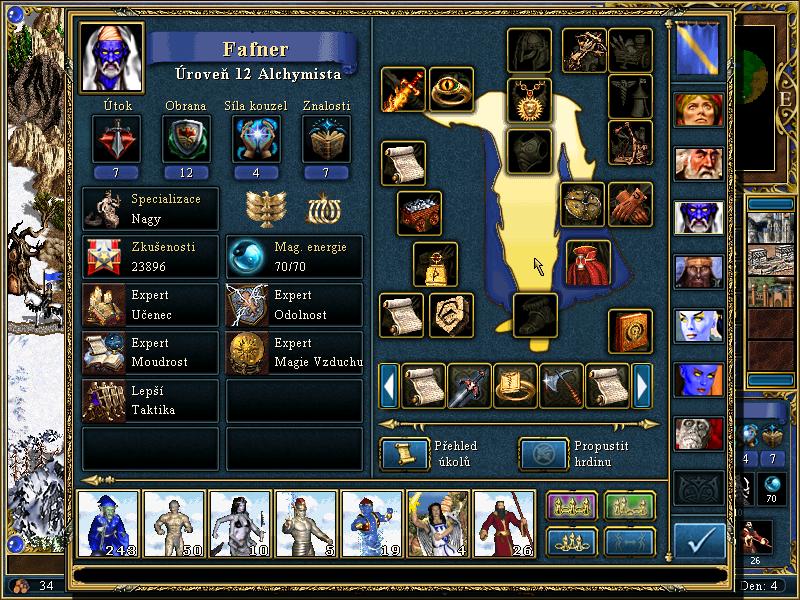The image size is (800, 600).
Task: Switch to the white-bearded hero in the side list
Action: (x=698, y=164)
